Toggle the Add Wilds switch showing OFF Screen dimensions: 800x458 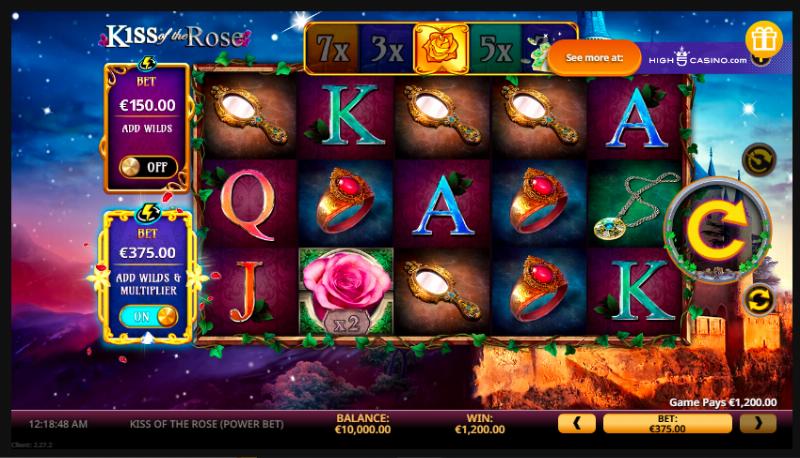pyautogui.click(x=148, y=167)
